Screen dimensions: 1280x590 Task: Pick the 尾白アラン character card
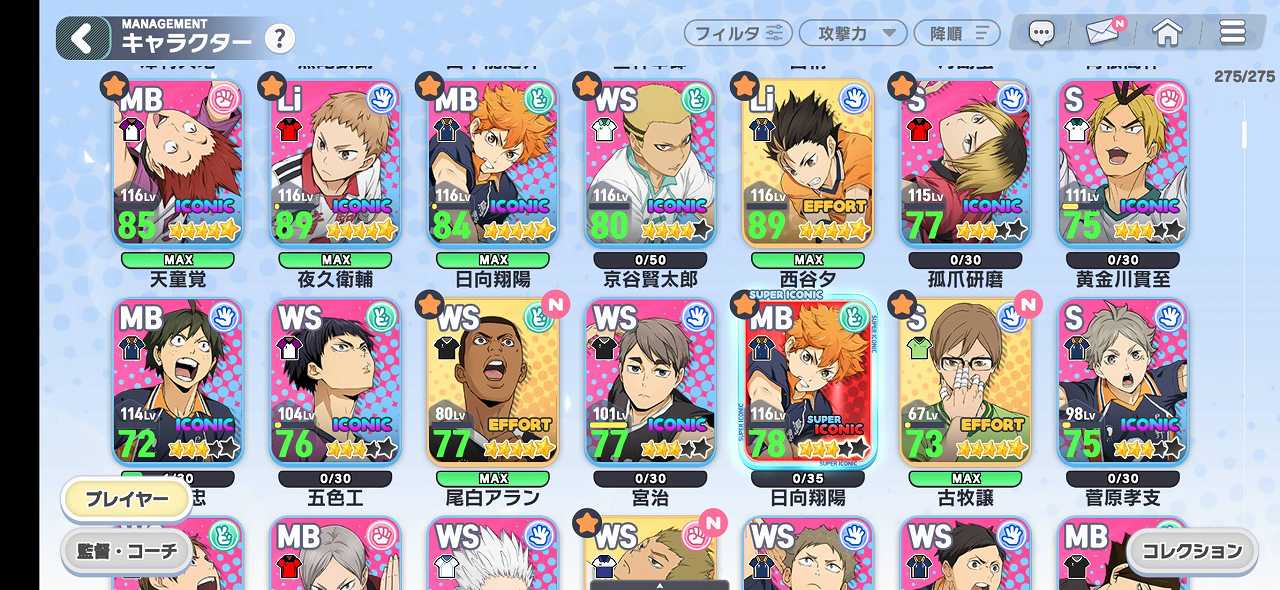click(x=493, y=382)
